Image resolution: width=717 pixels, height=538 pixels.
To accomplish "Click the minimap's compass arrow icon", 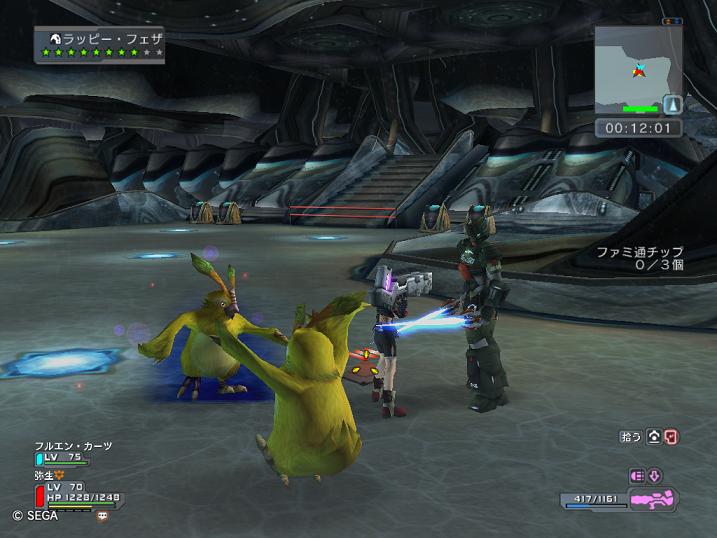I will 672,104.
